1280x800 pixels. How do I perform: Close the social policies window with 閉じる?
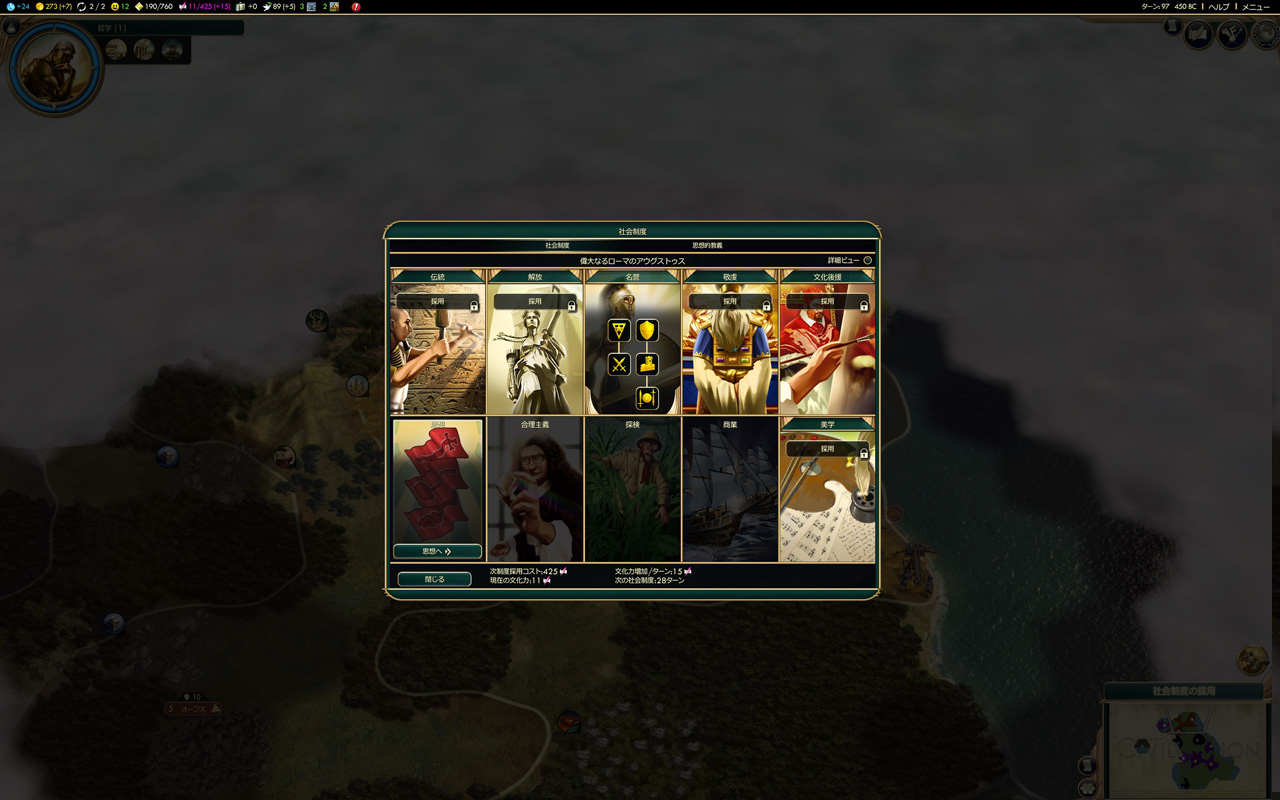click(434, 579)
